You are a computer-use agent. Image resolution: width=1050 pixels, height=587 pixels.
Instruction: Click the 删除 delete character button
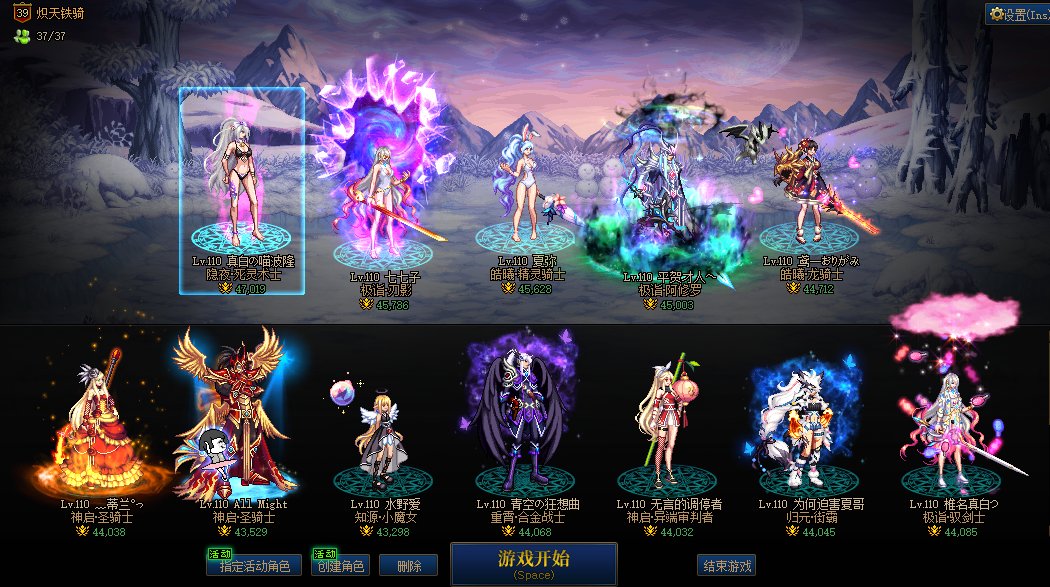click(408, 566)
